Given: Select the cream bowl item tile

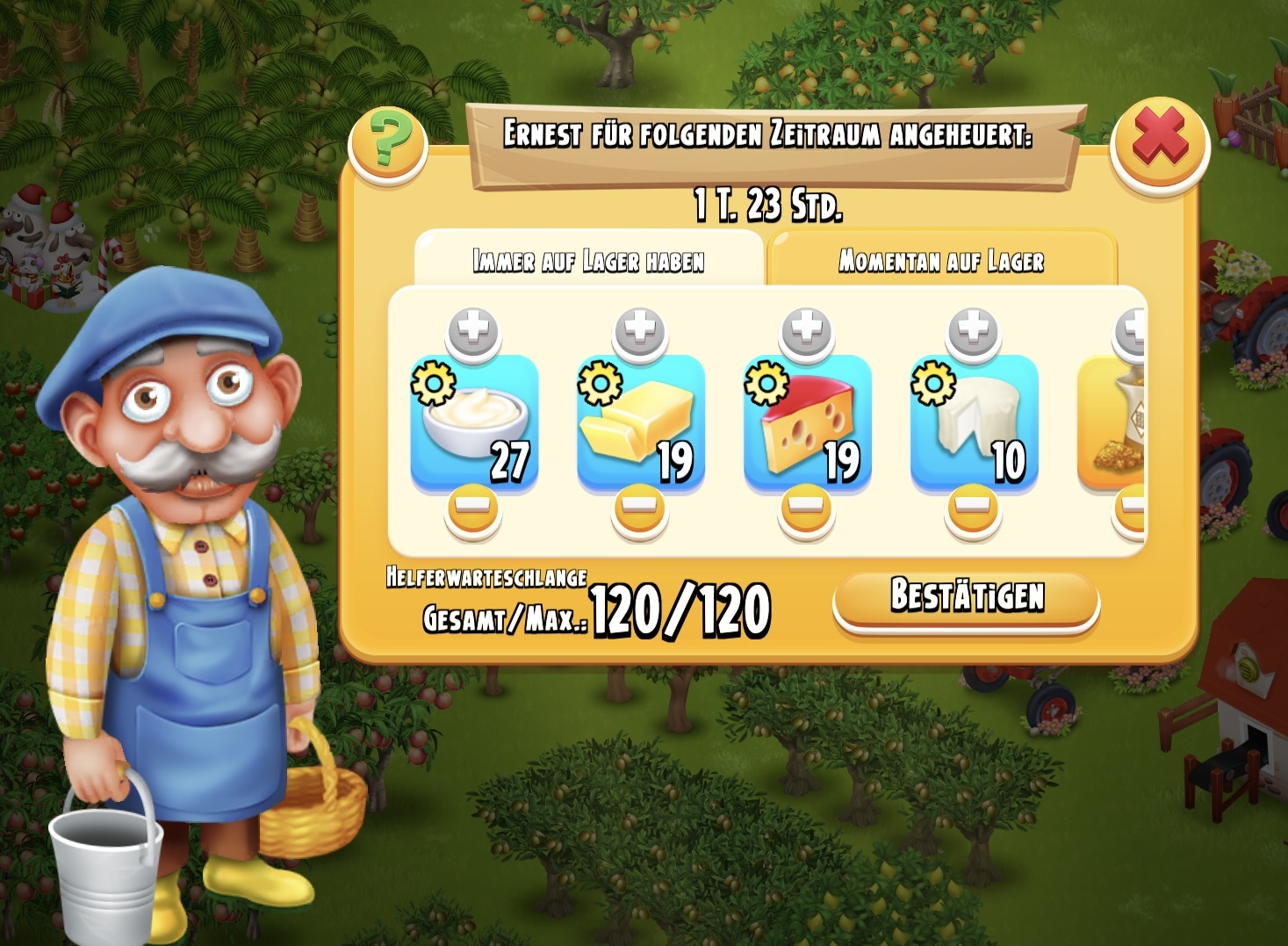Looking at the screenshot, I should coord(474,422).
